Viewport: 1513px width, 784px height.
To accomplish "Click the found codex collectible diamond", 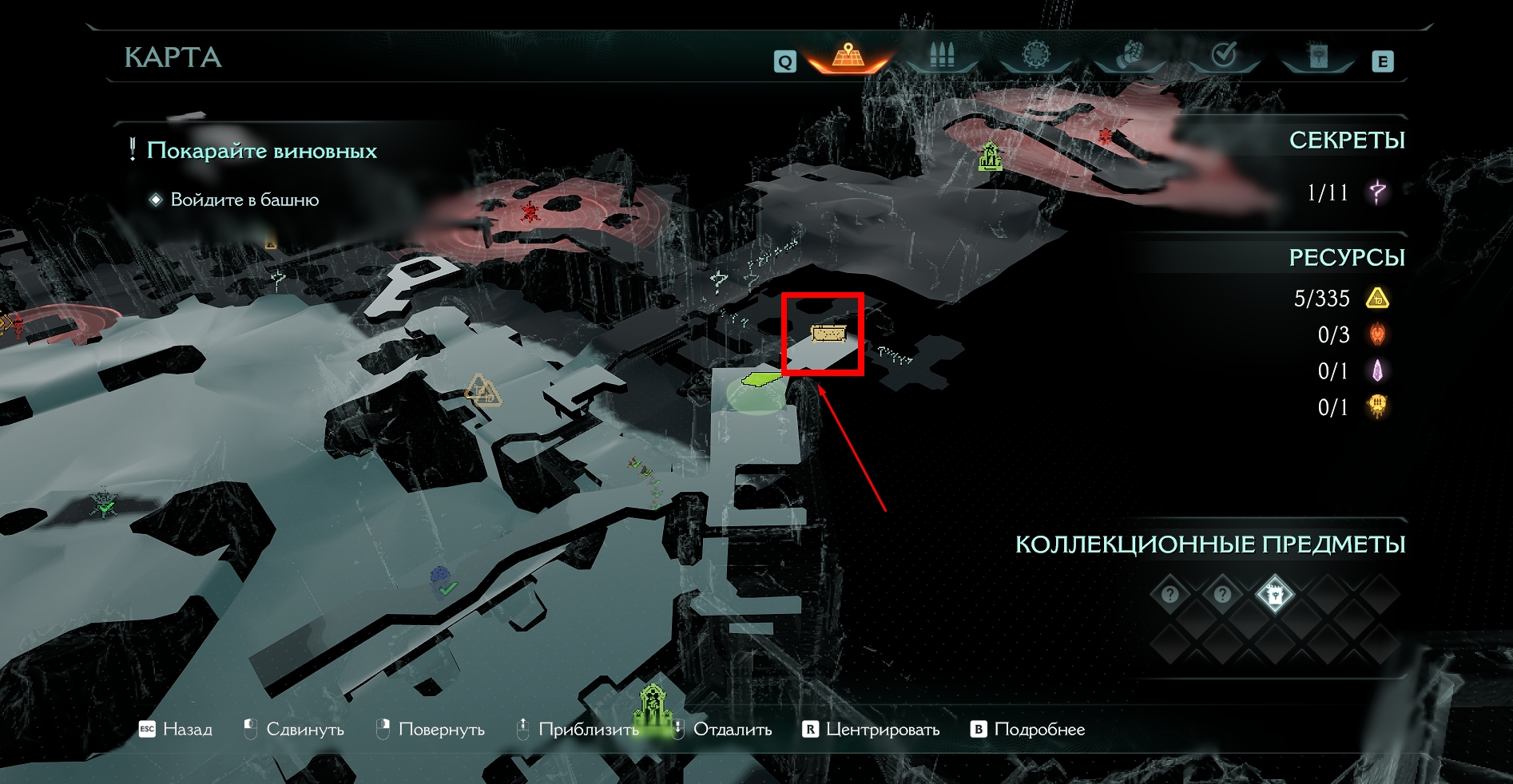I will [1274, 595].
